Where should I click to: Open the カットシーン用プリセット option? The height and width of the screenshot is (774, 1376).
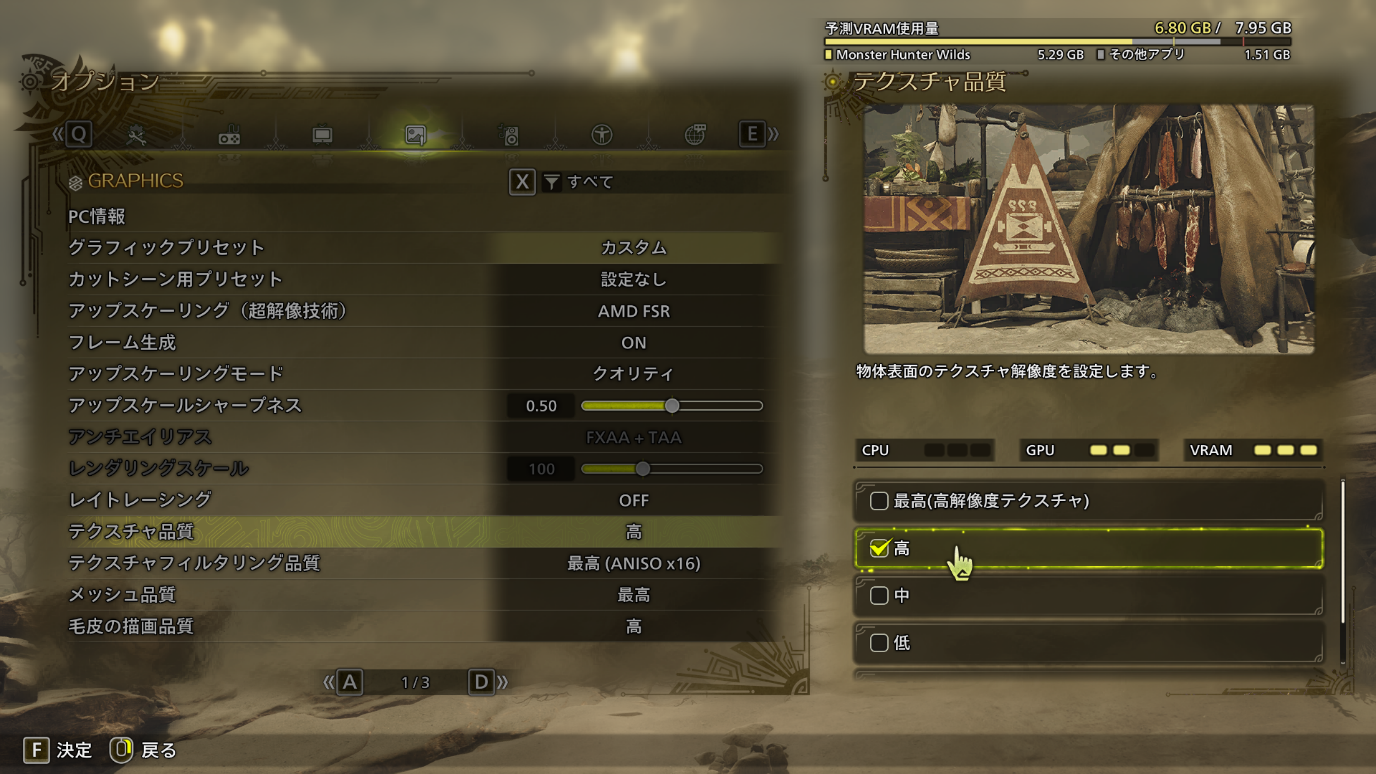633,280
